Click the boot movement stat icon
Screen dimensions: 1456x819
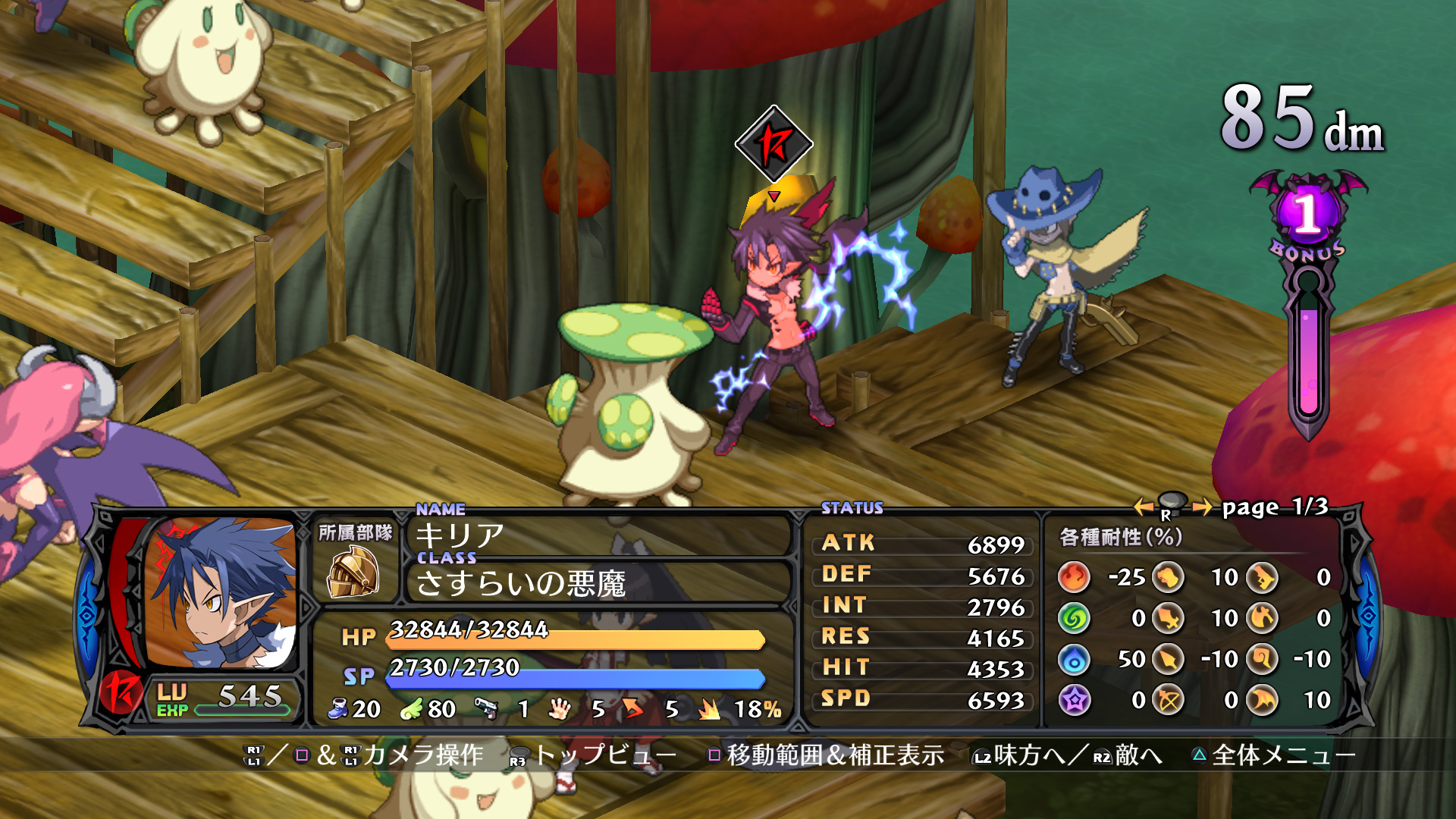pos(337,708)
